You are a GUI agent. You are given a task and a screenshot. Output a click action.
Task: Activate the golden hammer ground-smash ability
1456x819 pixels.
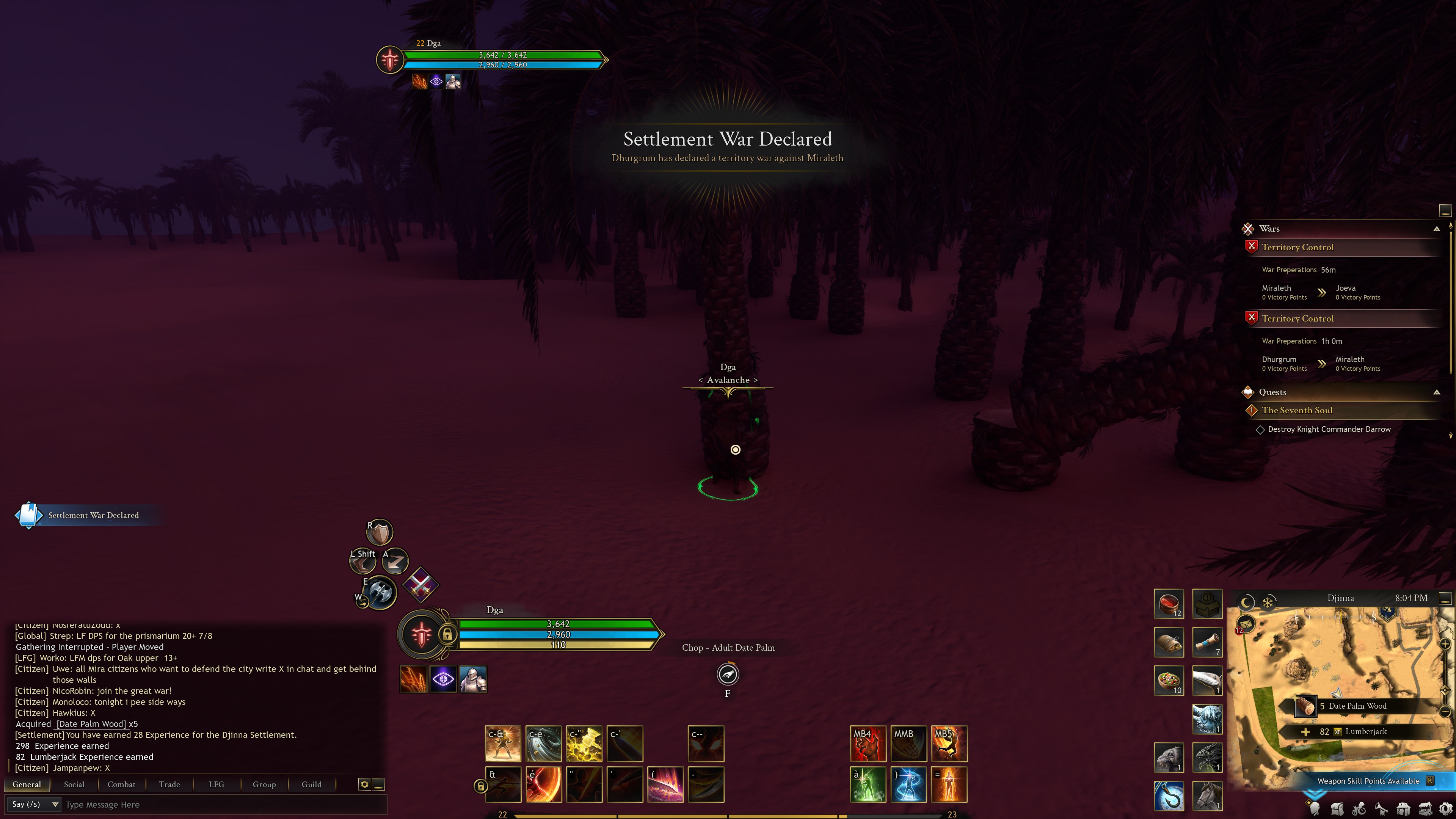point(584,743)
